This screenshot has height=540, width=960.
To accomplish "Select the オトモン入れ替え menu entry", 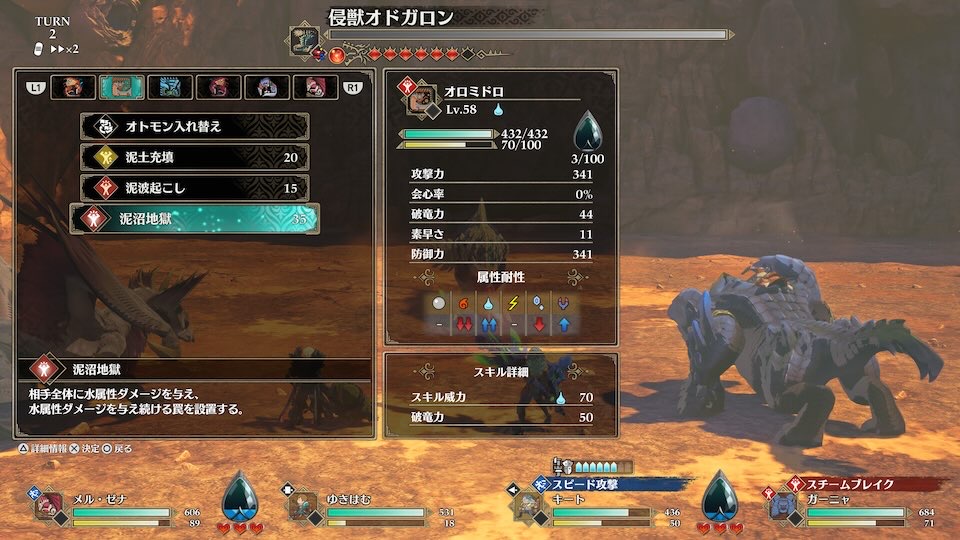I will tap(194, 127).
